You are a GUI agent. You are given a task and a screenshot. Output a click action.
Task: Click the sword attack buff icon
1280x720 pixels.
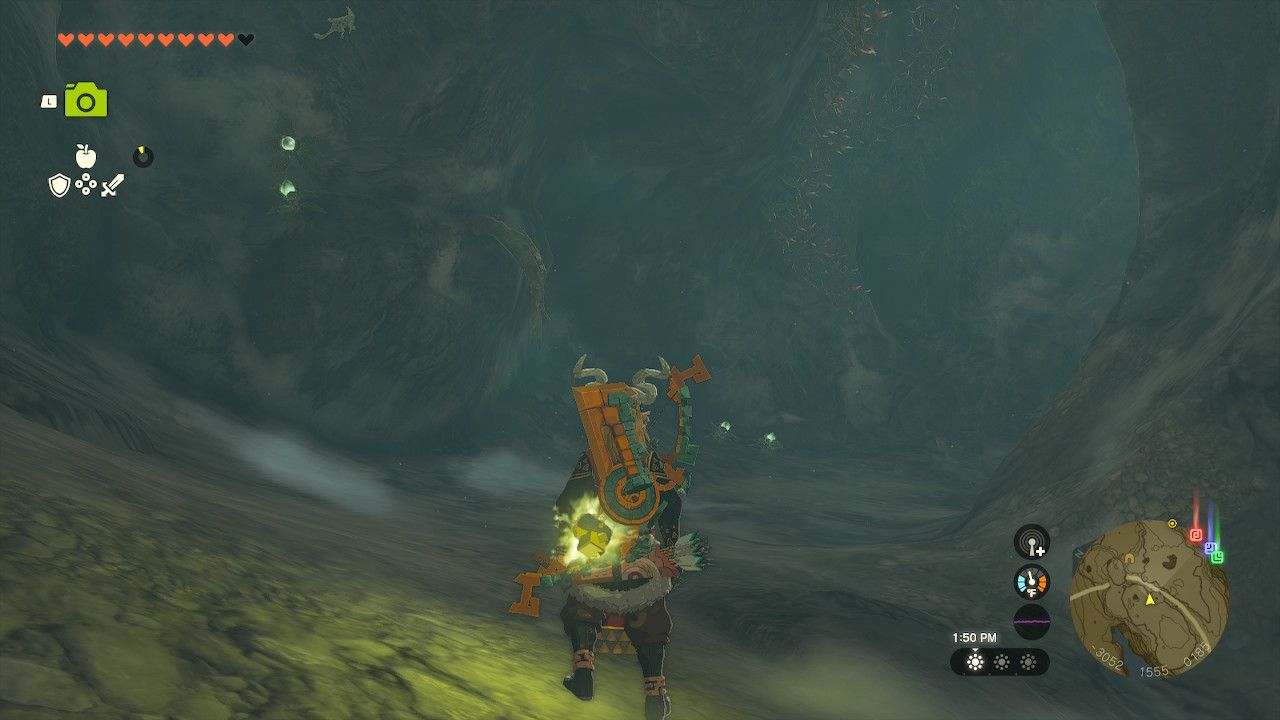click(x=112, y=184)
